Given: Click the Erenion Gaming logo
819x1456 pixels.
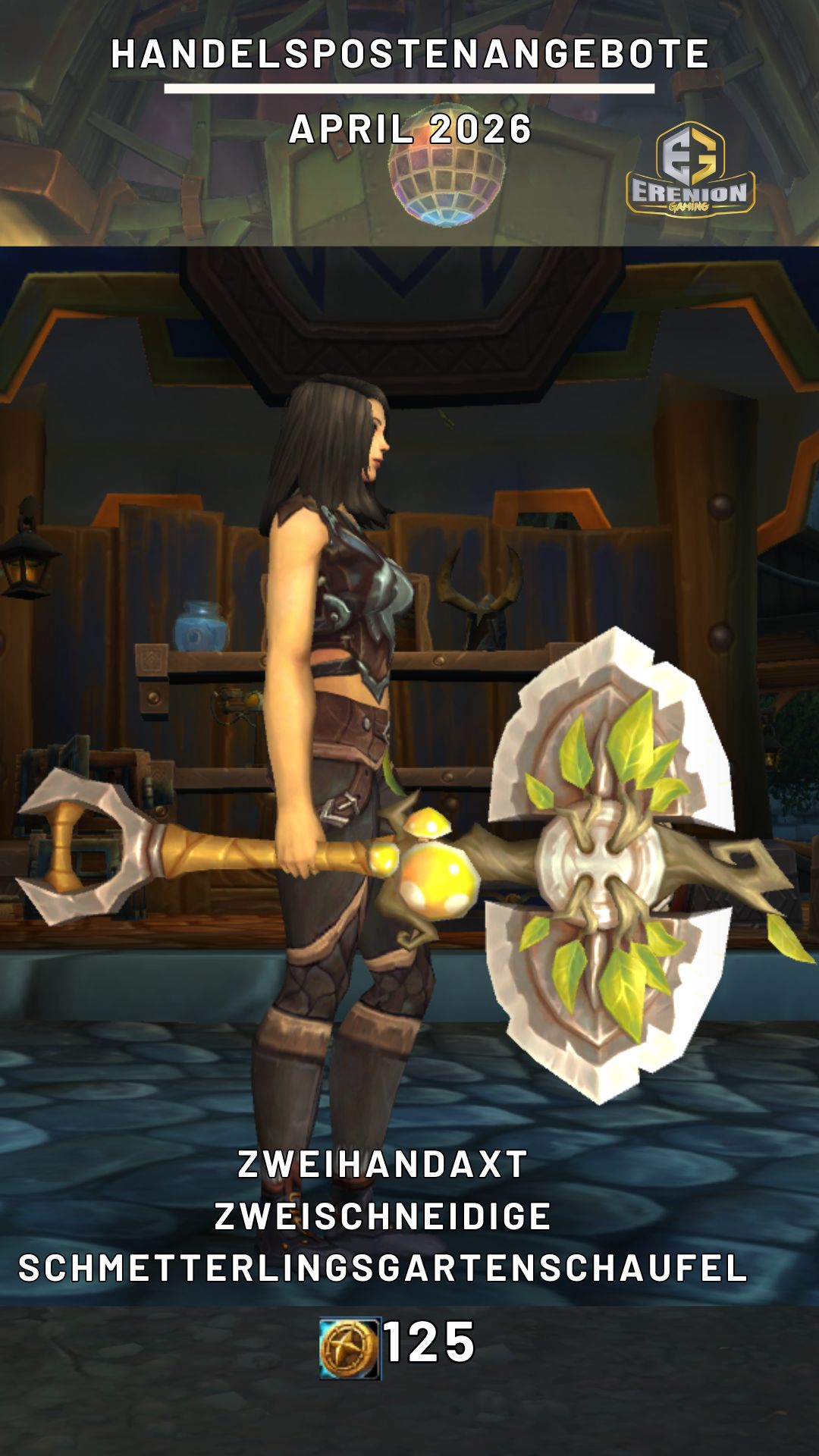Looking at the screenshot, I should click(690, 170).
